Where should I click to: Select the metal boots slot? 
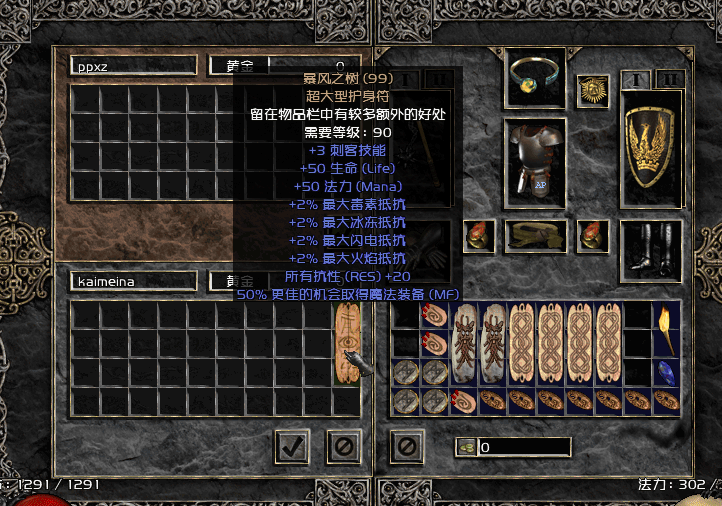[651, 246]
